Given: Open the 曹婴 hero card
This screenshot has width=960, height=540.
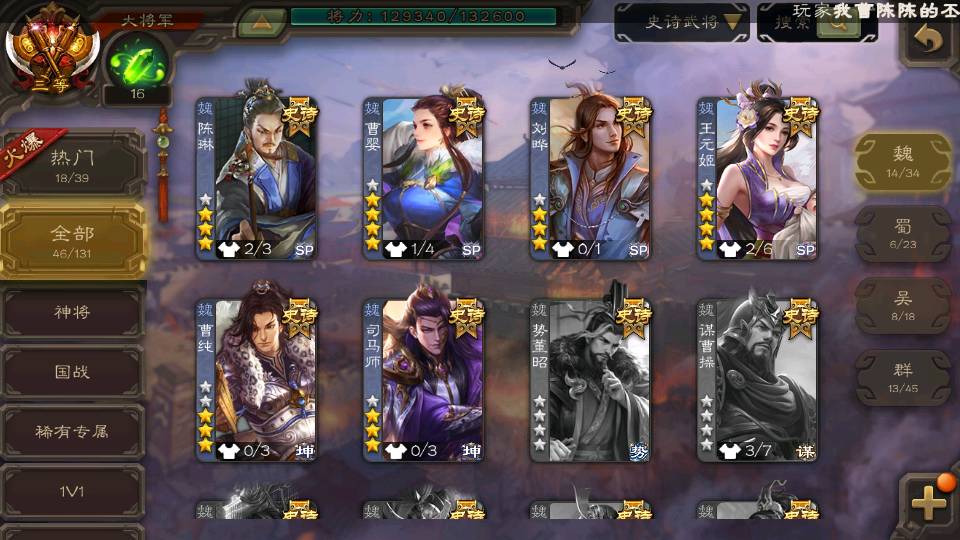Looking at the screenshot, I should tap(423, 178).
